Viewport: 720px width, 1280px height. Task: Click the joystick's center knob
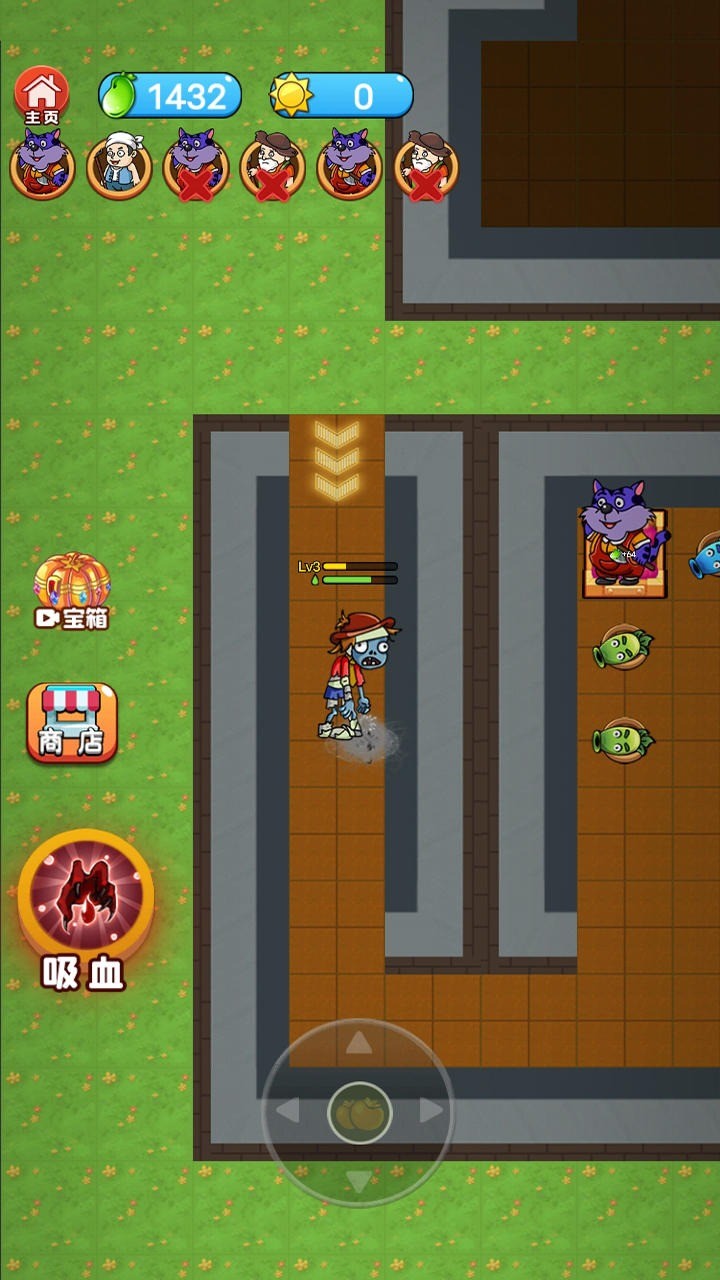coord(359,1112)
